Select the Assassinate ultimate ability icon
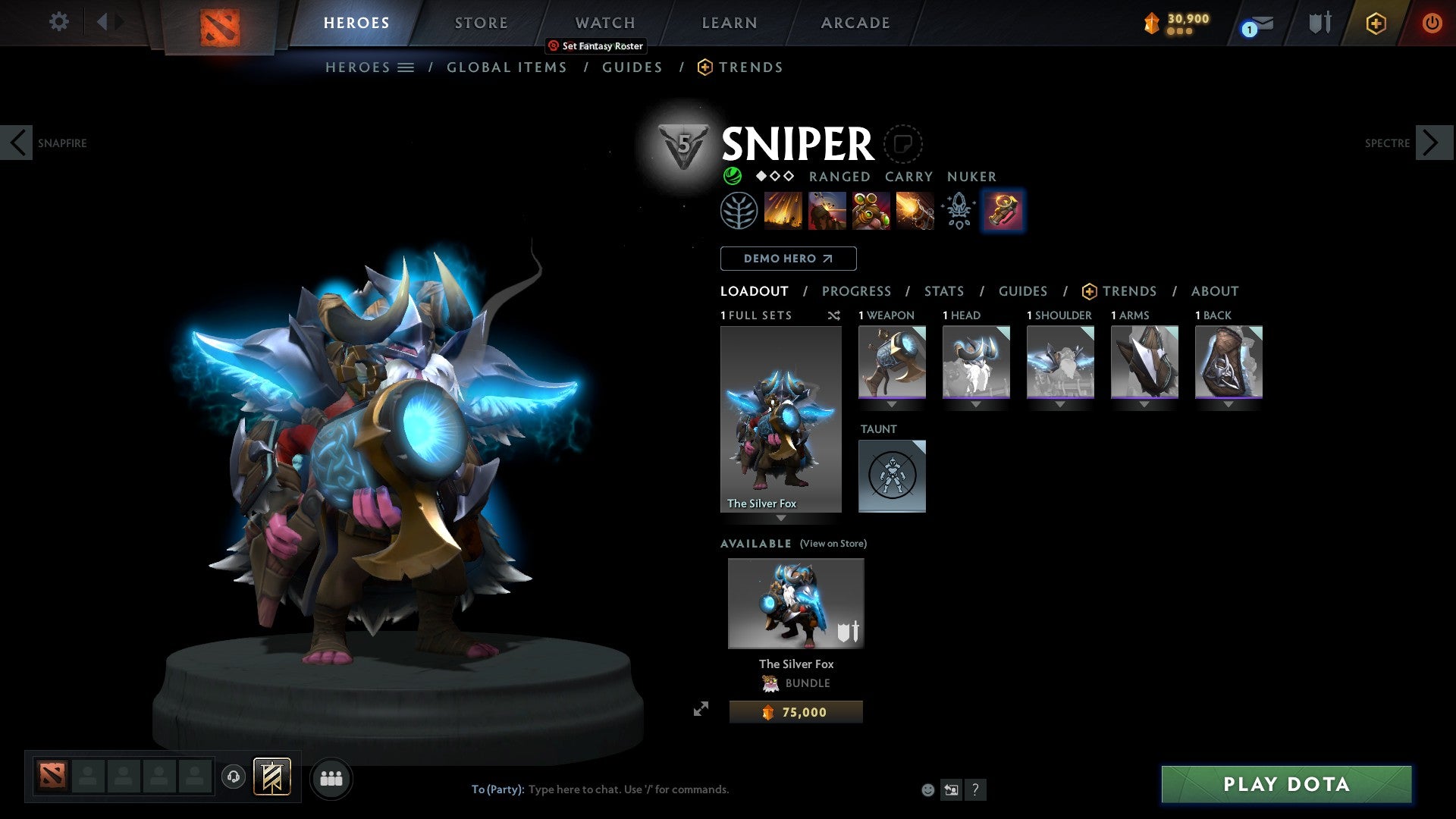The image size is (1456, 819). tap(915, 211)
